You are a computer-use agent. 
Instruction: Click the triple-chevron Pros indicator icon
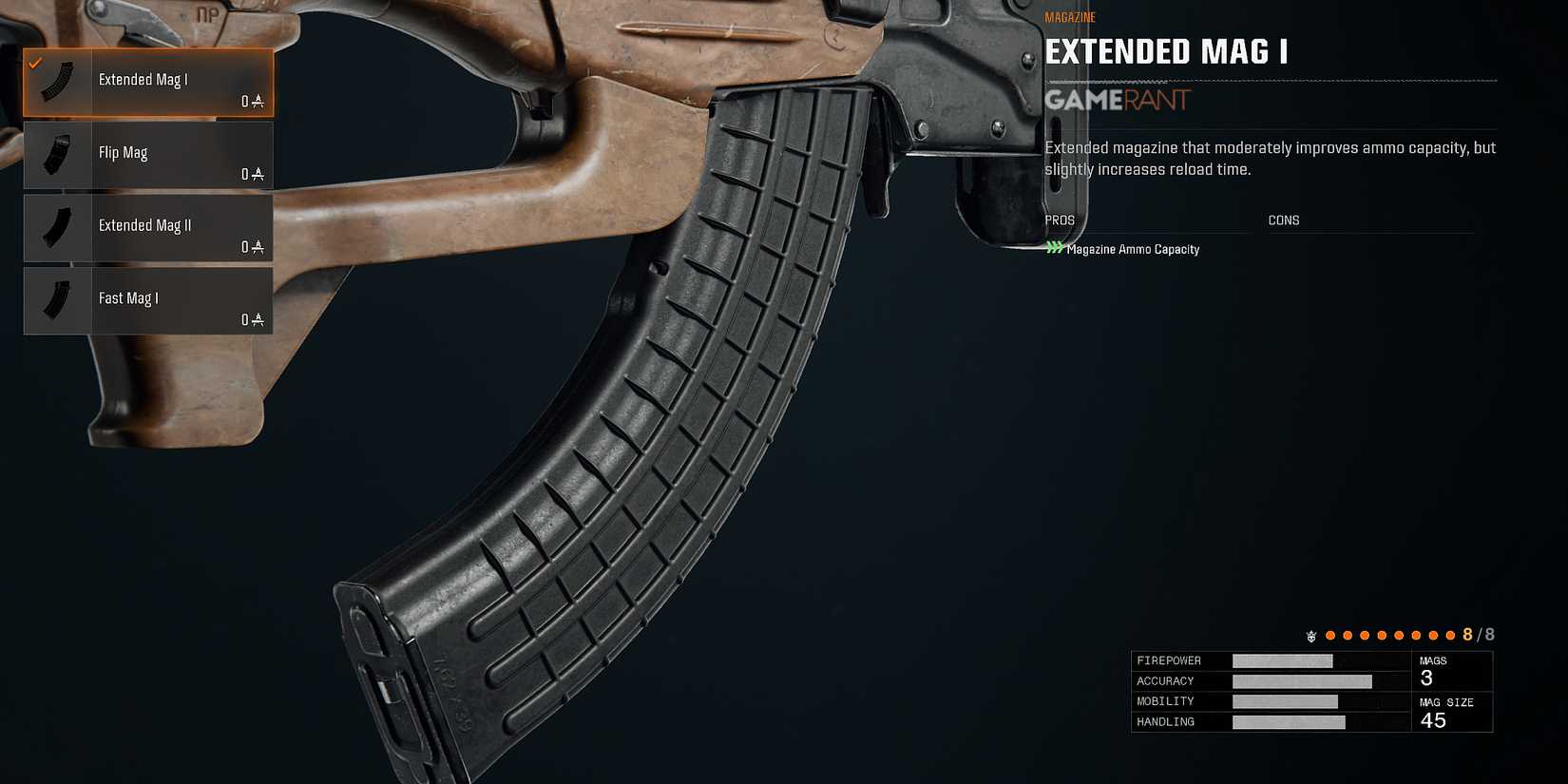coord(1053,248)
